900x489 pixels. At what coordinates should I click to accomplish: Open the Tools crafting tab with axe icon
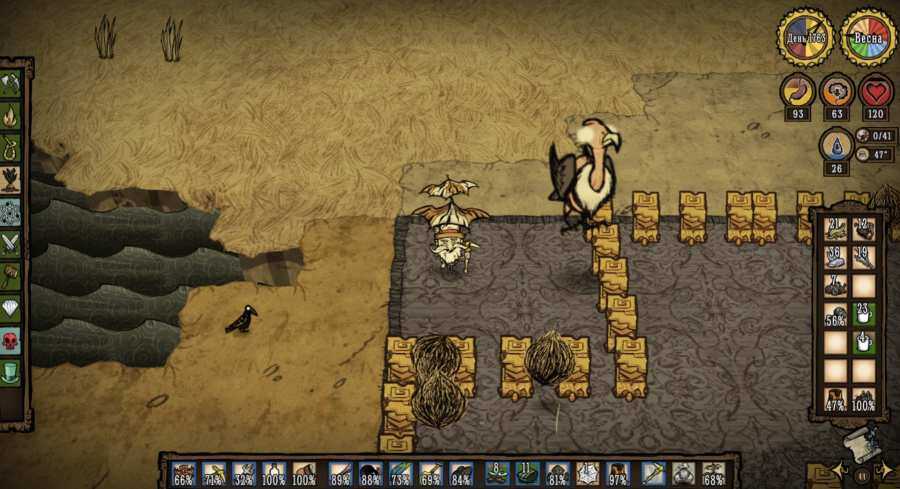12,84
